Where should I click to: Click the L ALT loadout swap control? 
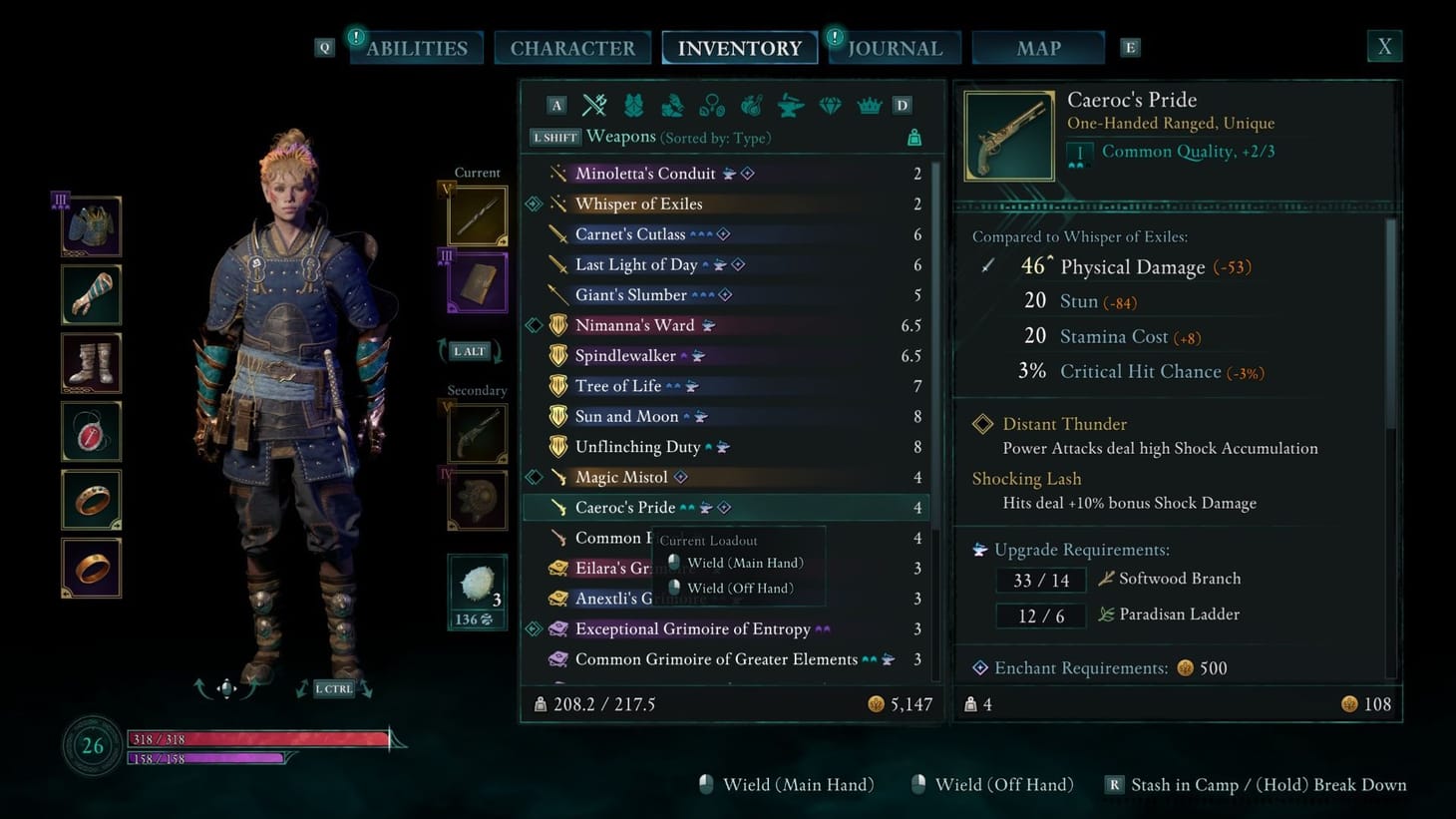(469, 351)
